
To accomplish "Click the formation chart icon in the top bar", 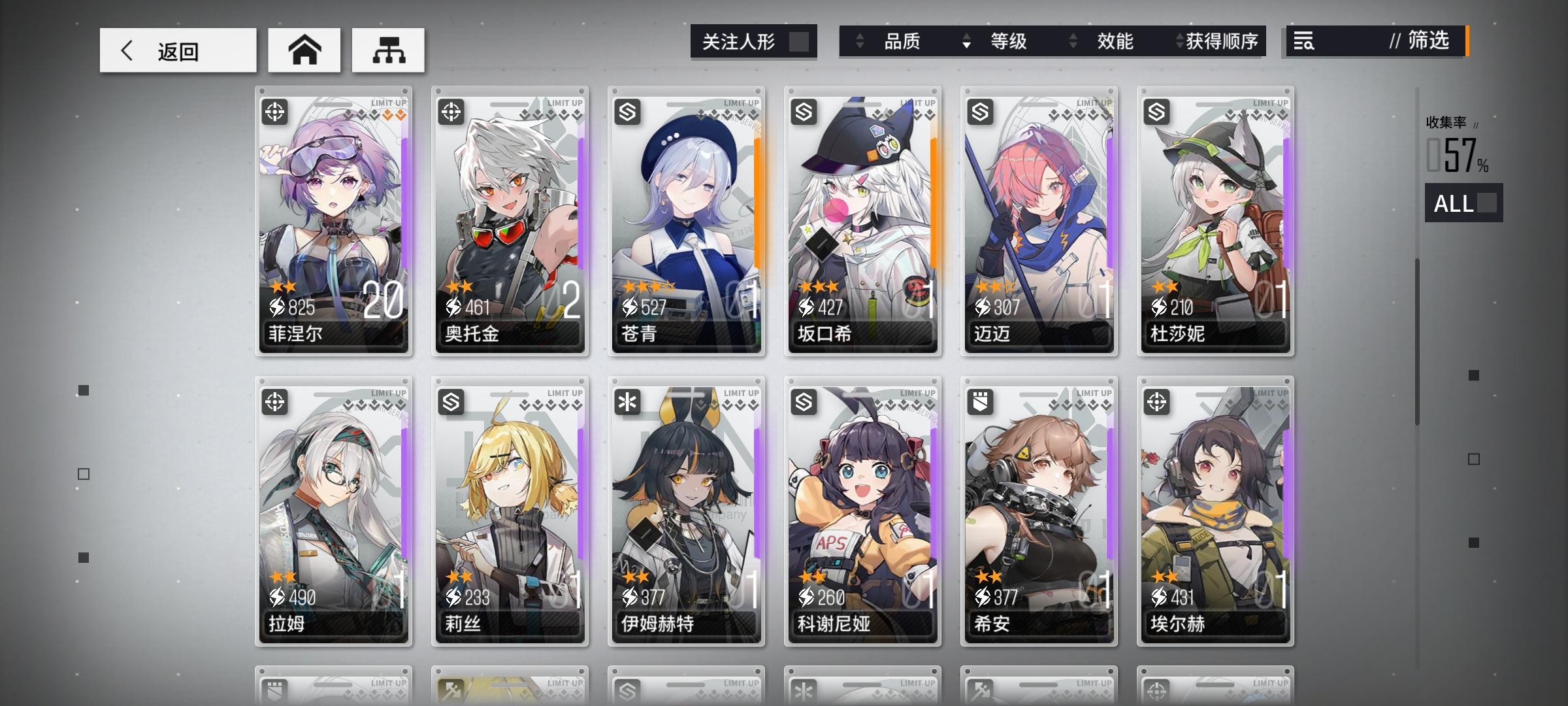I will [388, 49].
